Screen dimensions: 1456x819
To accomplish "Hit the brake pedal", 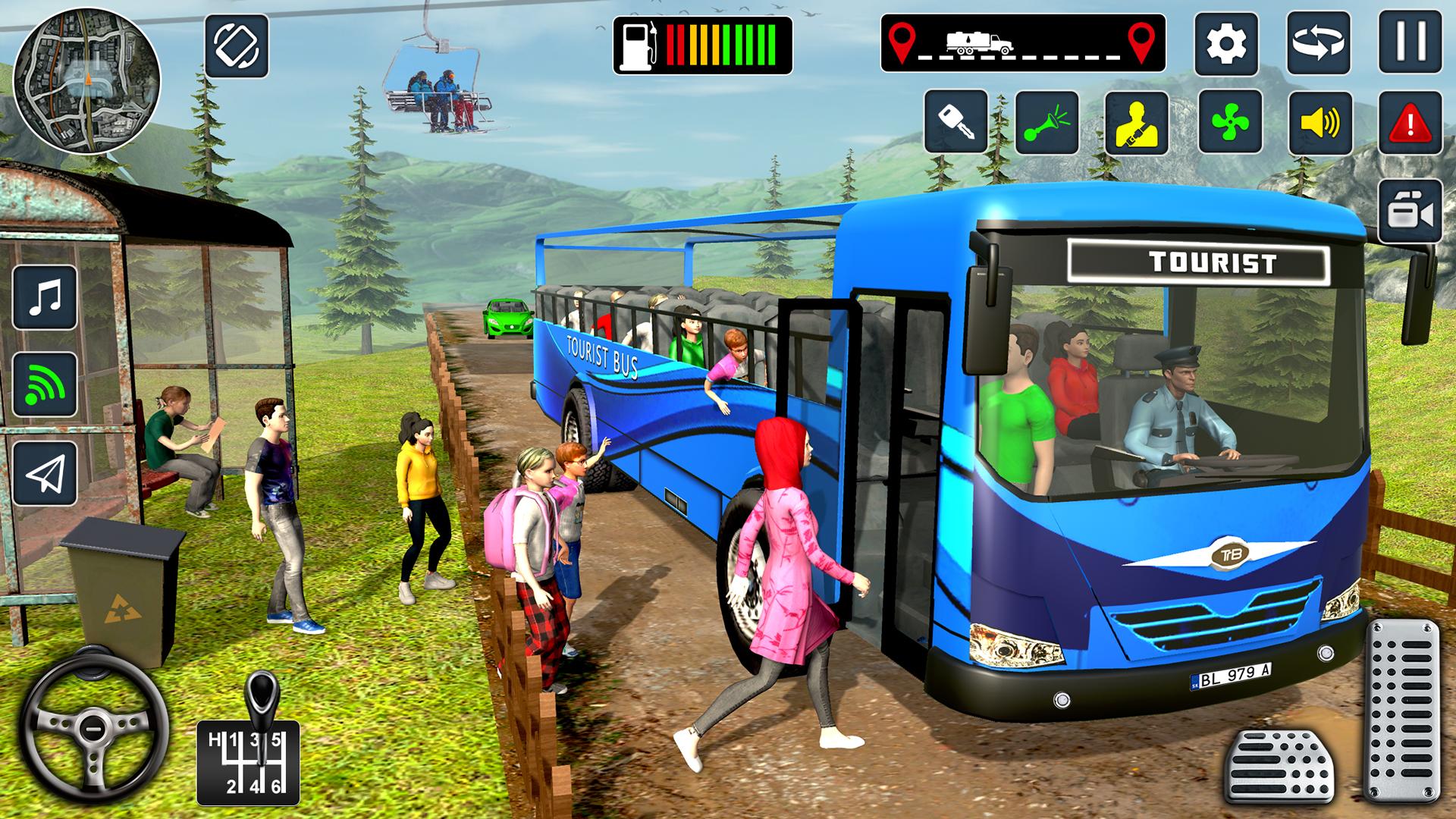I will click(1279, 767).
